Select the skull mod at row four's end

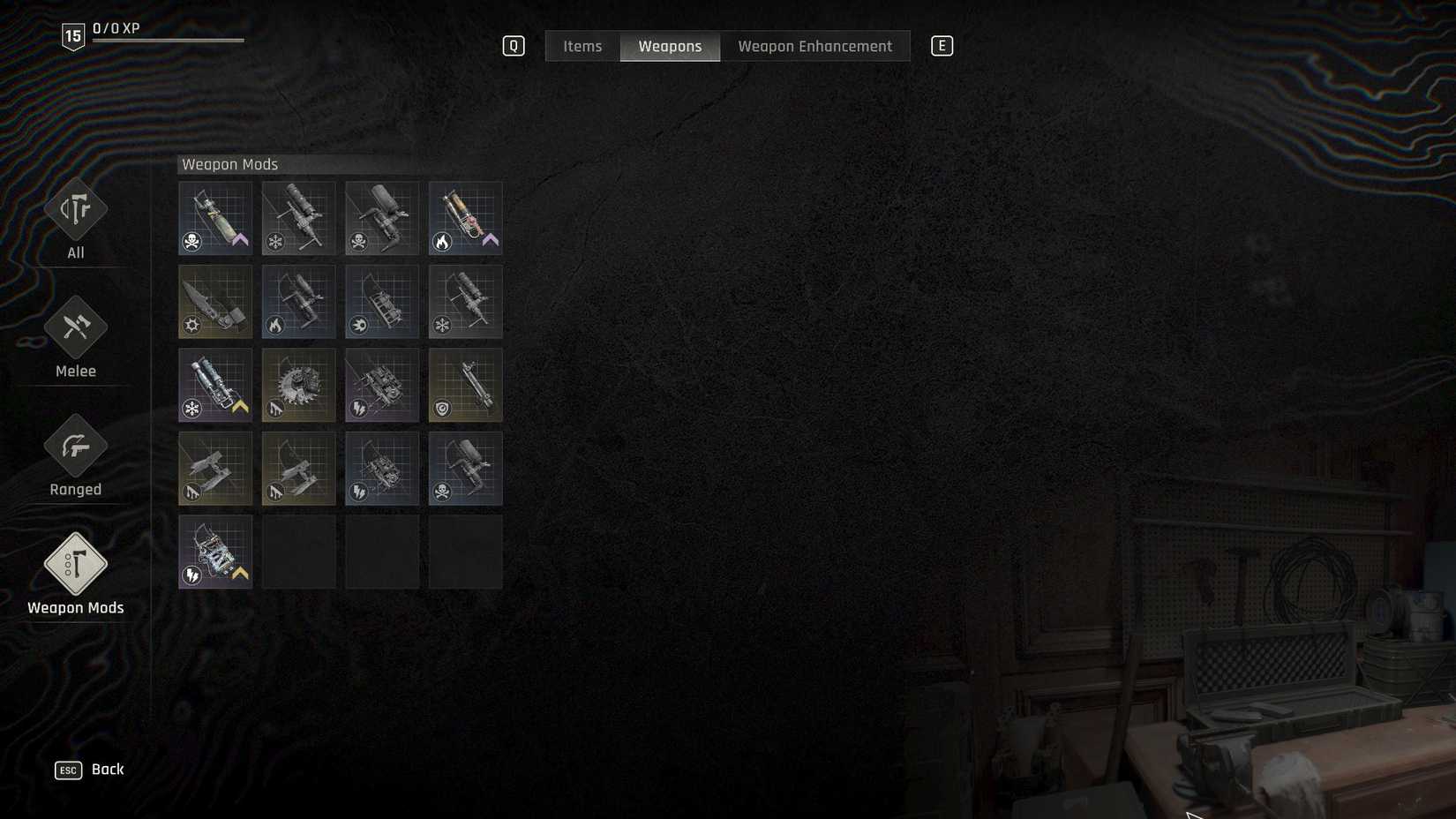[x=465, y=468]
